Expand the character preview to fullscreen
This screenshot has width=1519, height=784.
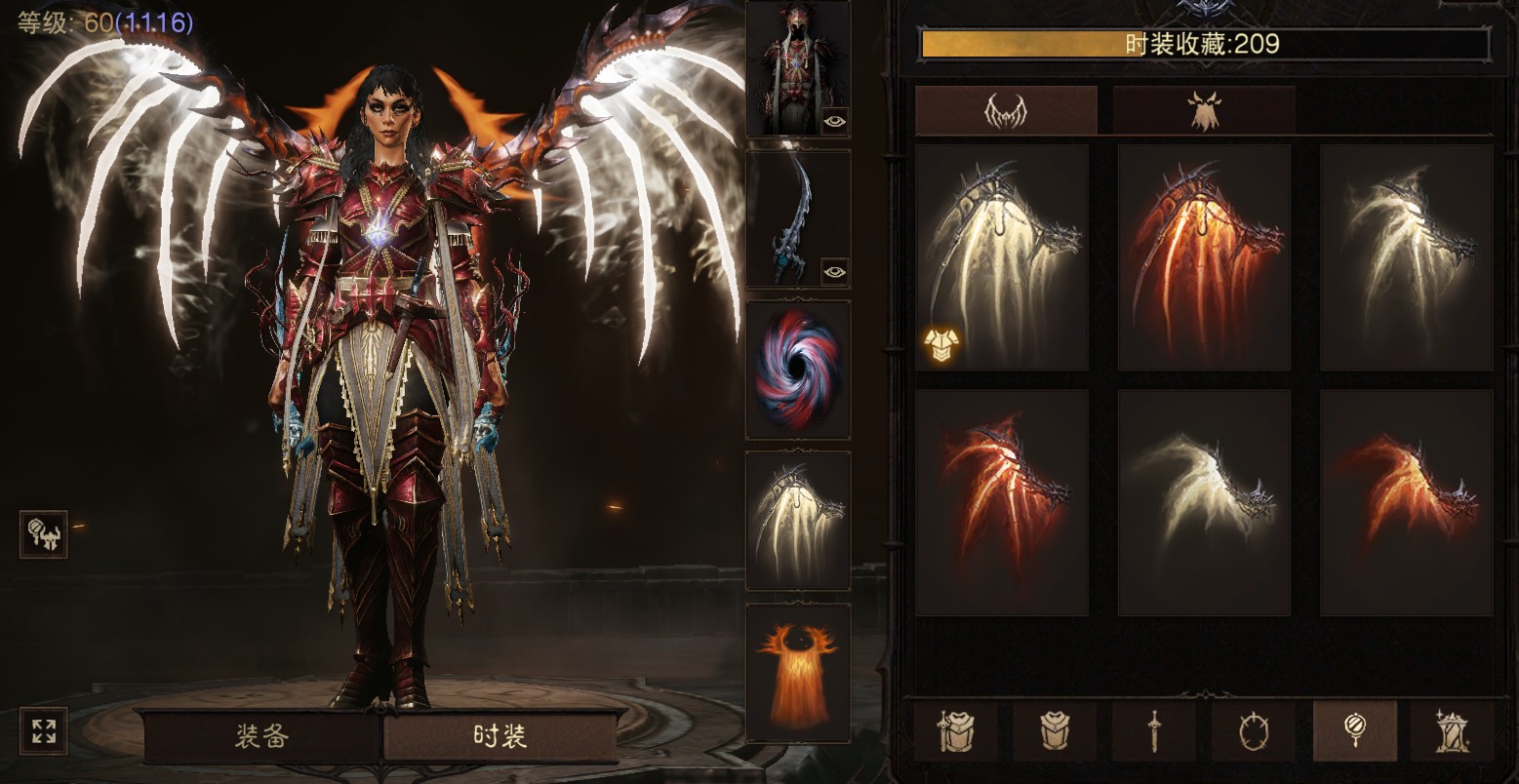(44, 731)
